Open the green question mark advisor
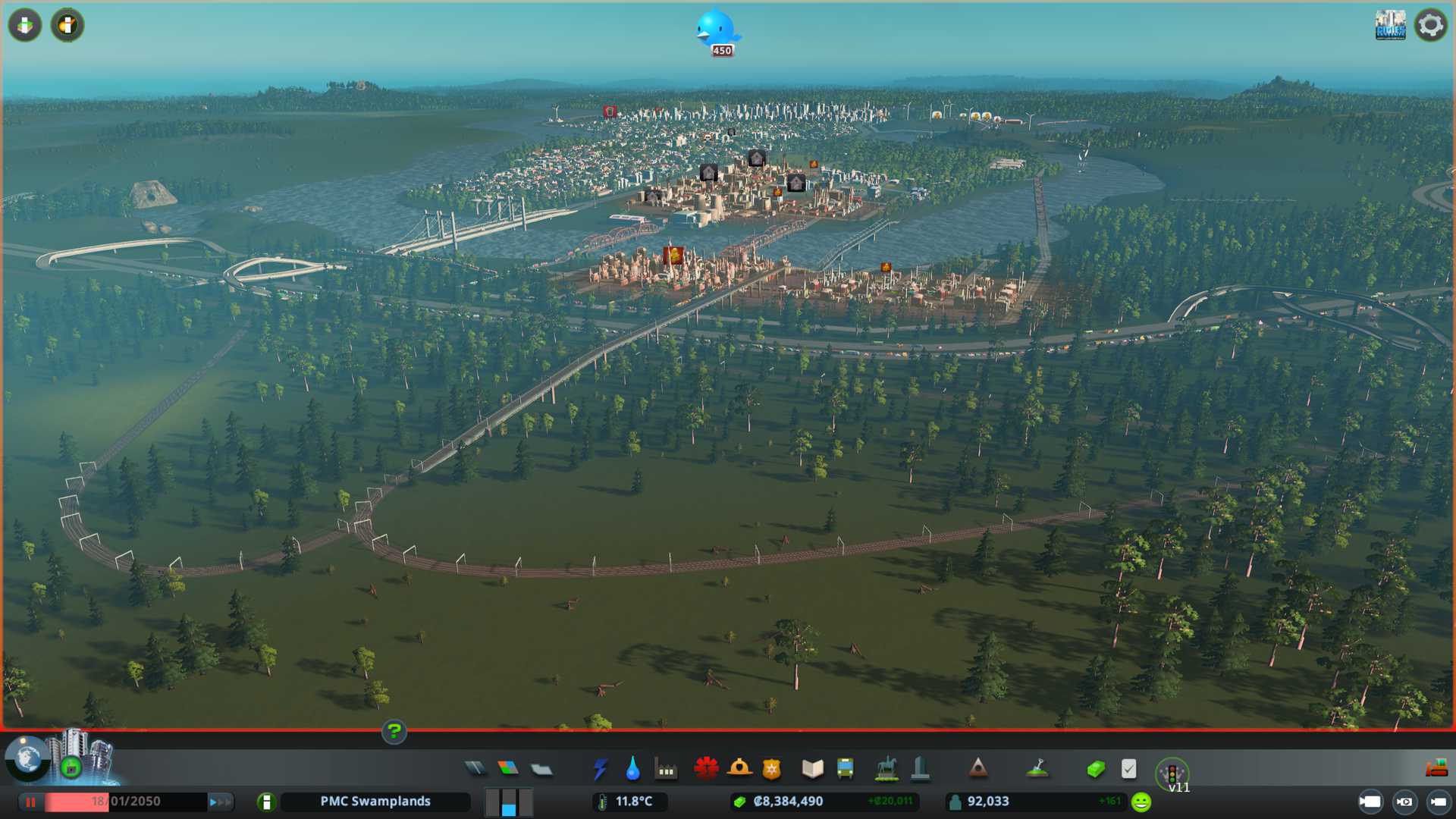 tap(394, 732)
